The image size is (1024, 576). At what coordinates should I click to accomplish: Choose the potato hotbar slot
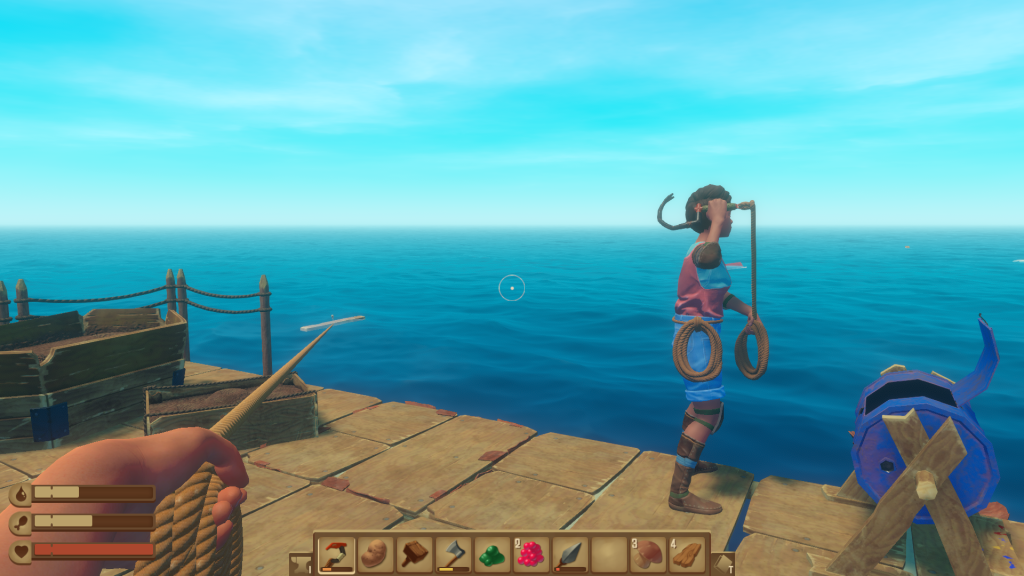click(375, 554)
